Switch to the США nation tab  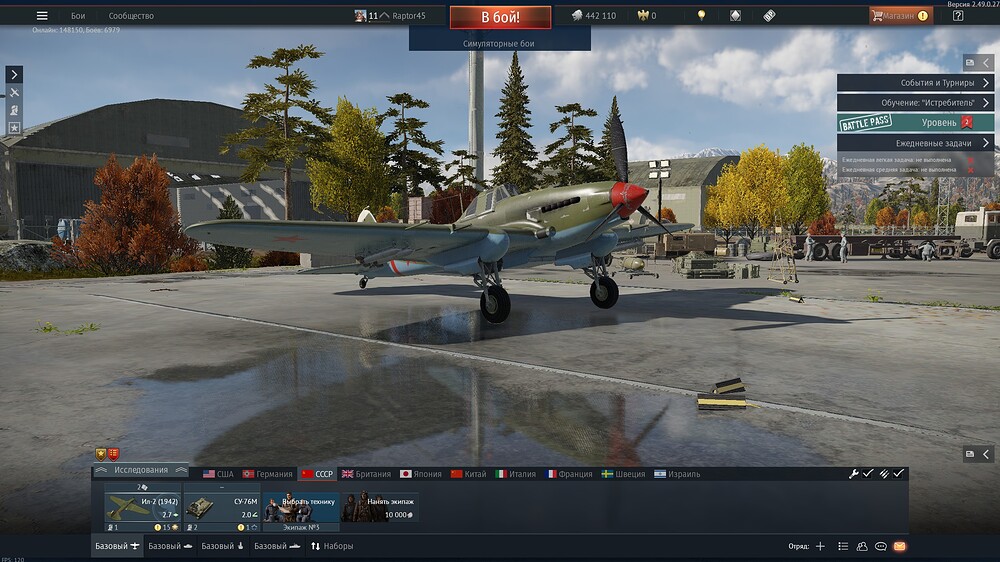pos(219,474)
